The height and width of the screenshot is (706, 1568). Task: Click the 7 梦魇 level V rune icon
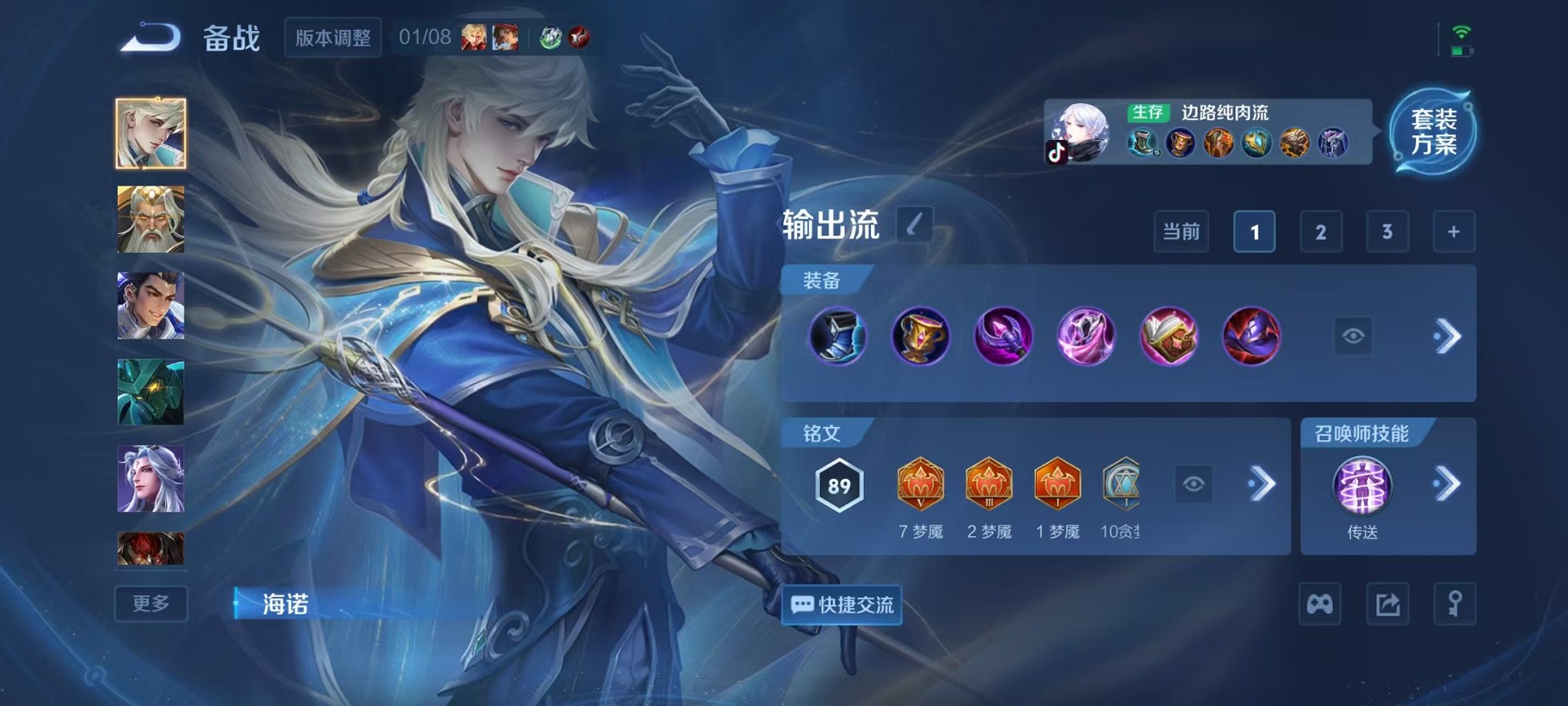(x=920, y=485)
